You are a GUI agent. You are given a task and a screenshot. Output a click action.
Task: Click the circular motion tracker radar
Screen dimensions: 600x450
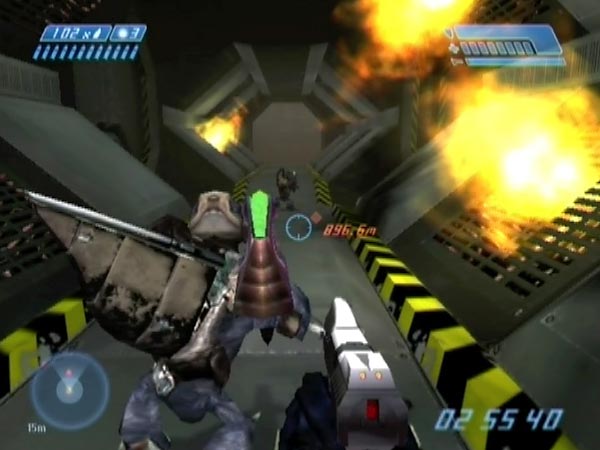tap(69, 390)
